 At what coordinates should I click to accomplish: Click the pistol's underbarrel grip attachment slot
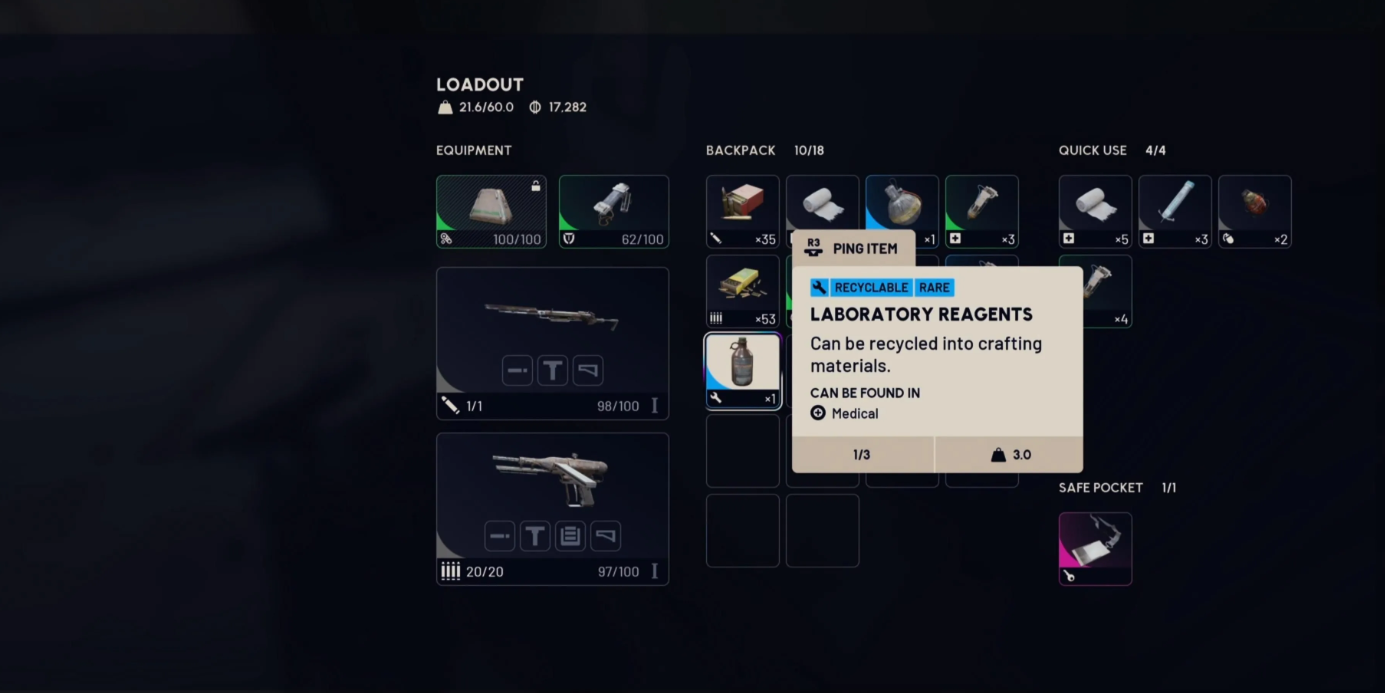pos(535,536)
